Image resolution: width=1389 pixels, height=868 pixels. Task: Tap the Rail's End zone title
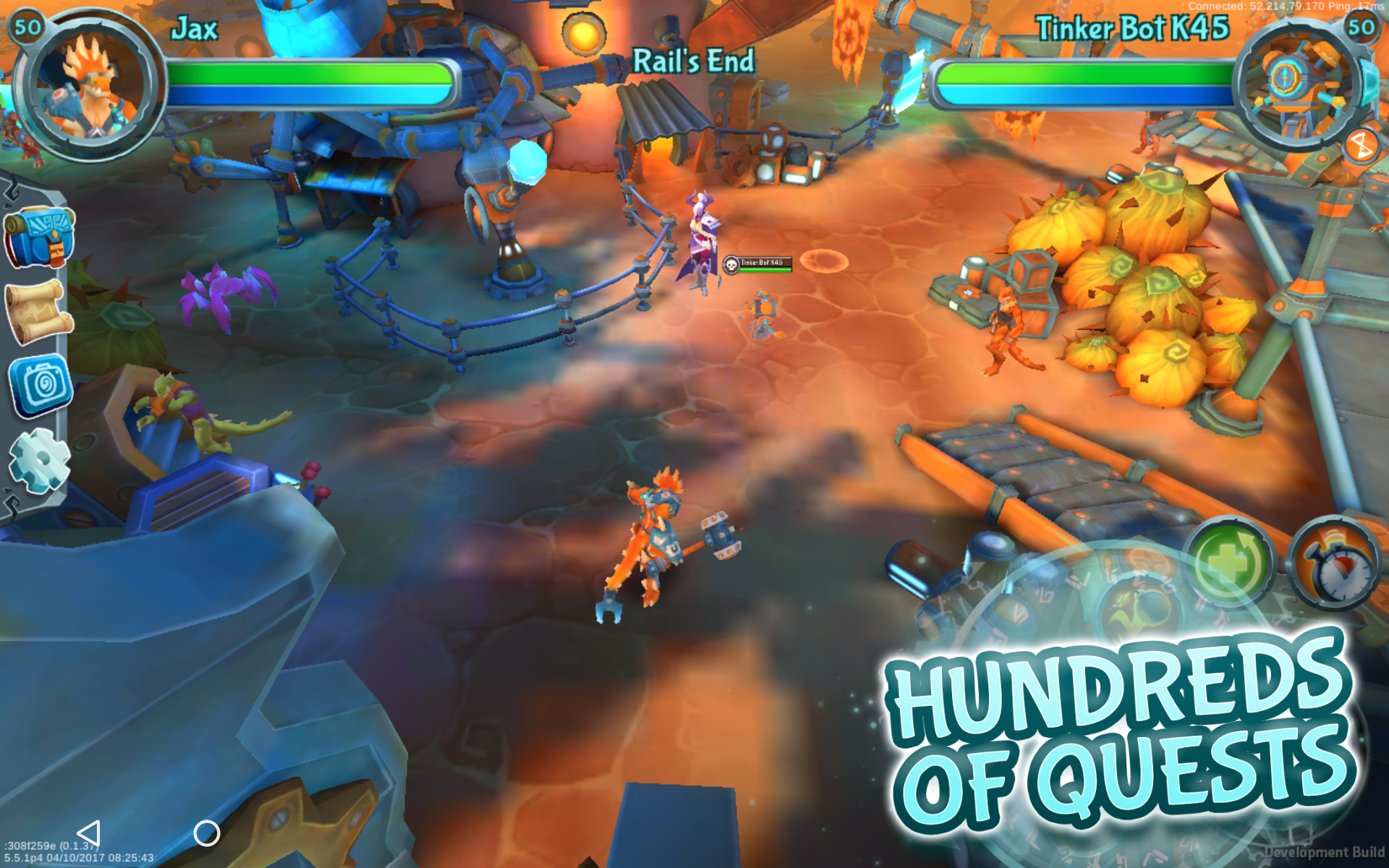click(x=694, y=61)
